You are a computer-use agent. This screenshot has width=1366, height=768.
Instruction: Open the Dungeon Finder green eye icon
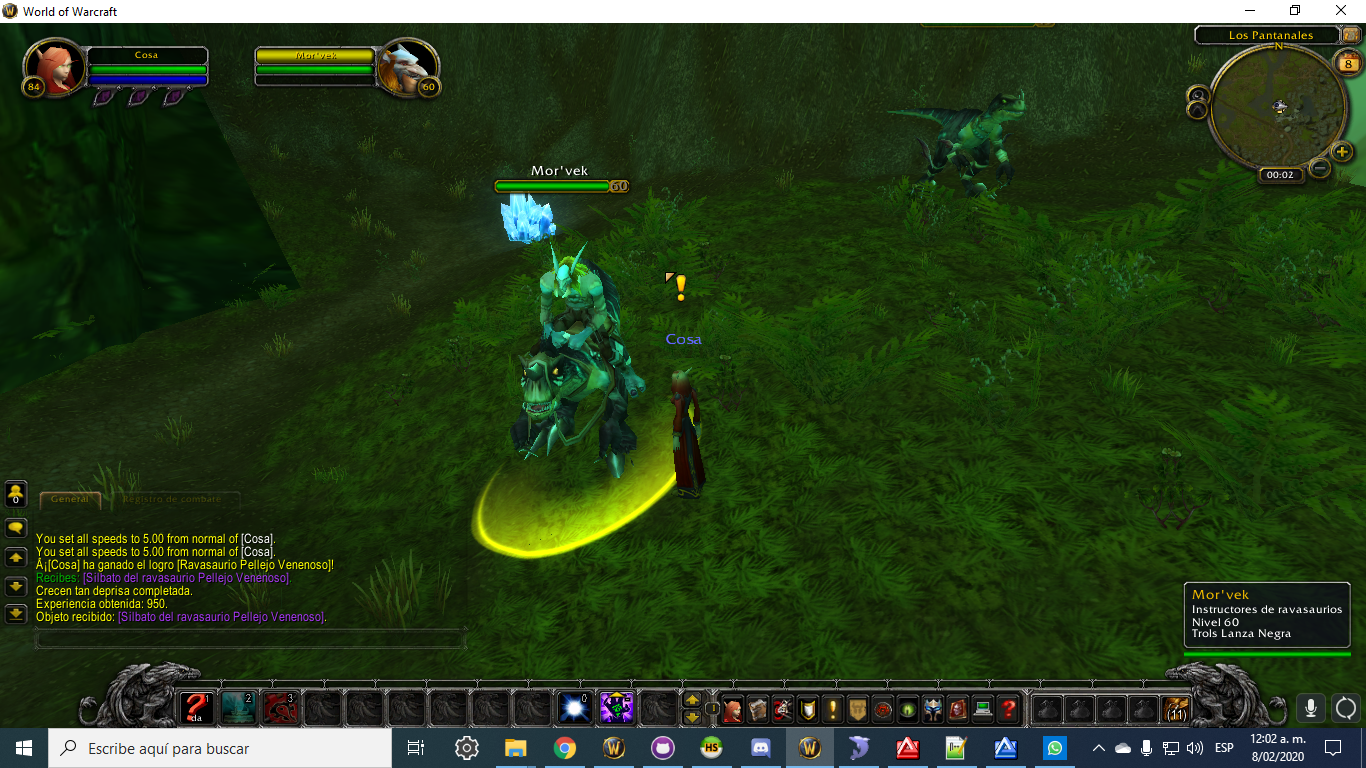[x=908, y=708]
